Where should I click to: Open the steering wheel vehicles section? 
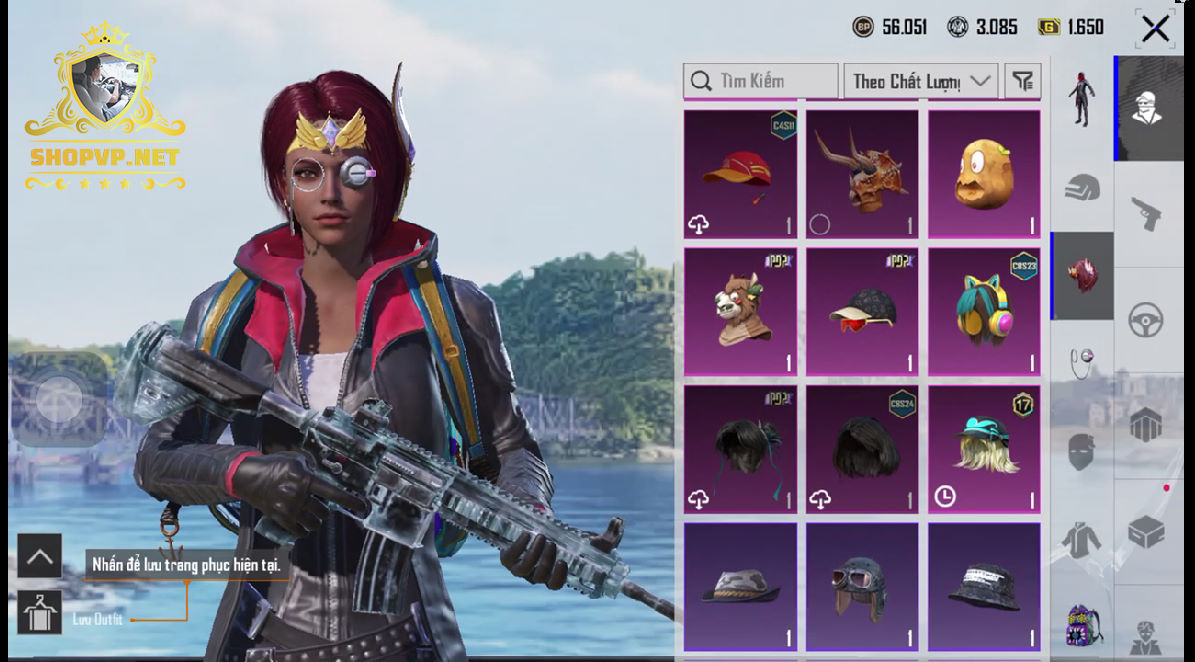1146,320
